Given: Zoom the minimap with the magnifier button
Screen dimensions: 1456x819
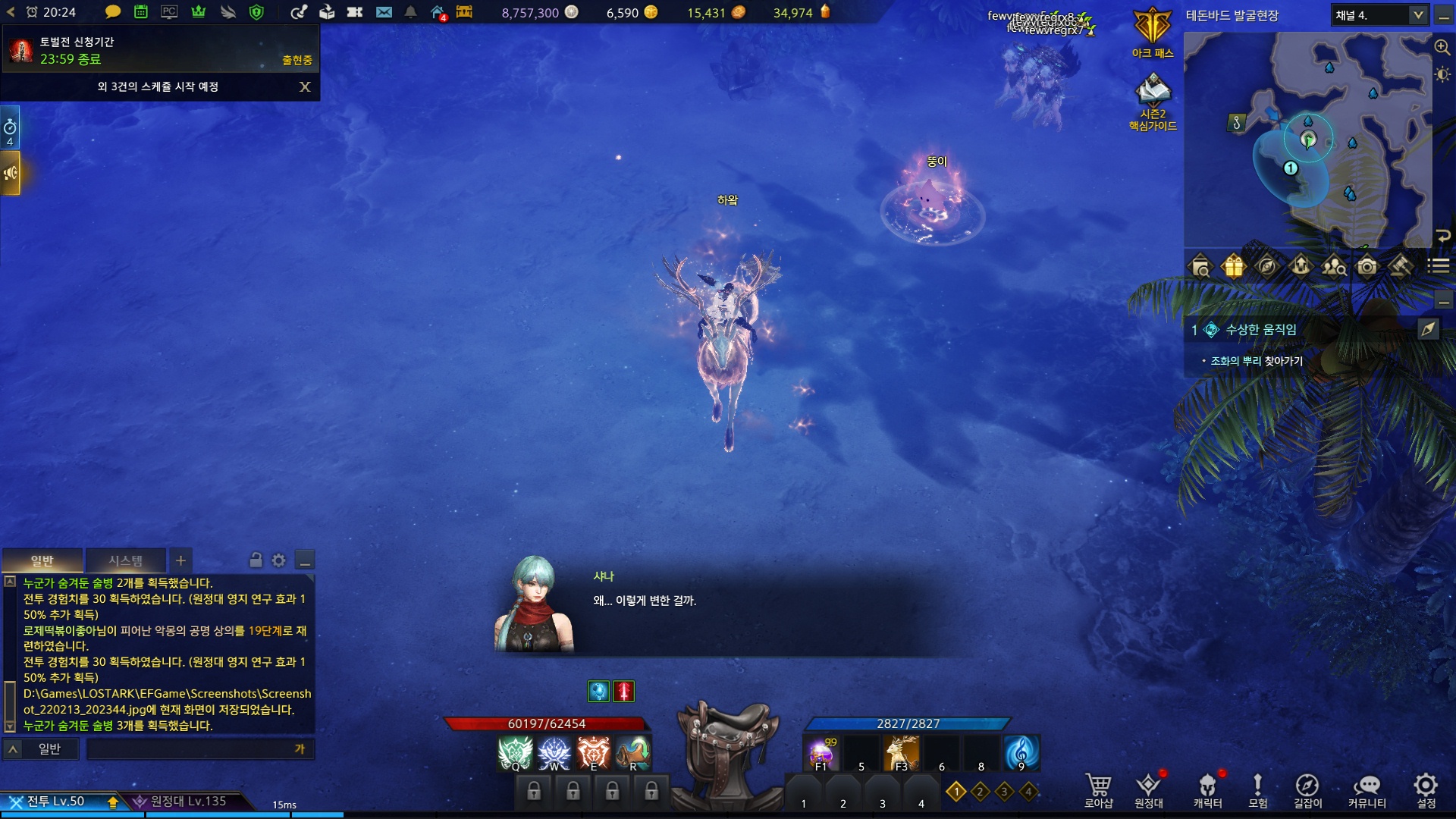Looking at the screenshot, I should [1442, 47].
